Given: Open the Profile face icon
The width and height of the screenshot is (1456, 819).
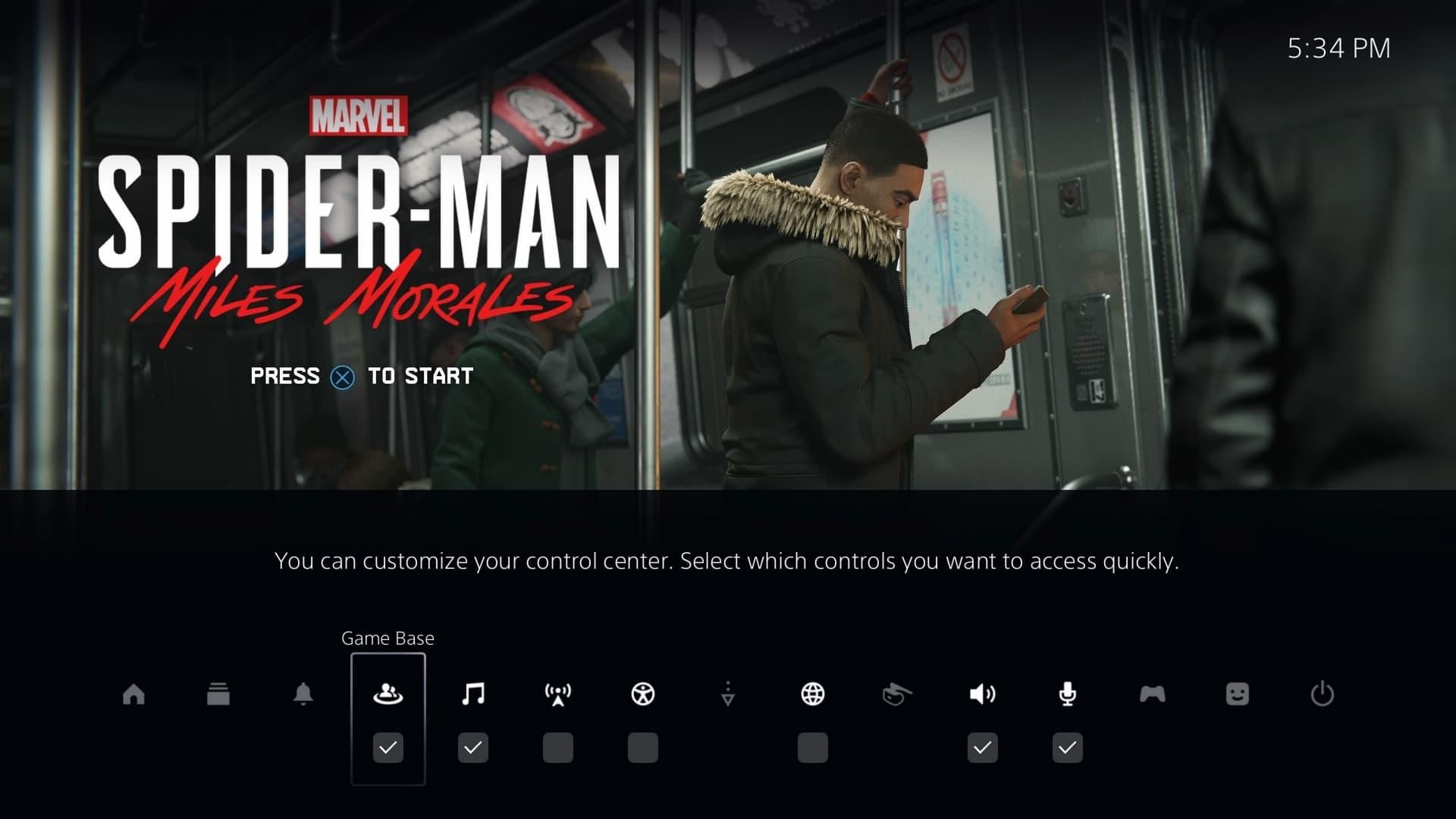Looking at the screenshot, I should pyautogui.click(x=1238, y=695).
